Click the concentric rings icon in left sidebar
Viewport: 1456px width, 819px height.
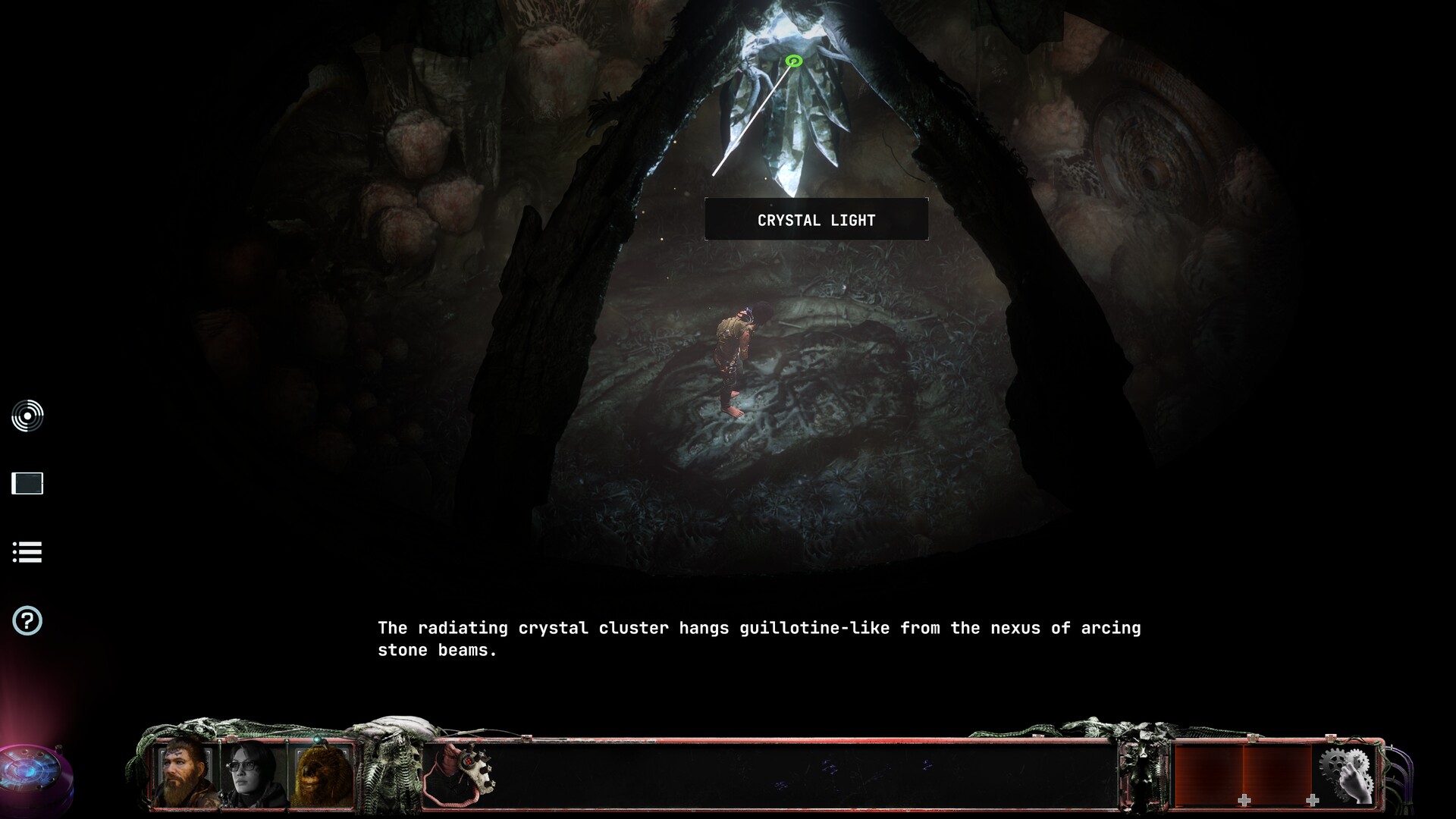click(27, 416)
